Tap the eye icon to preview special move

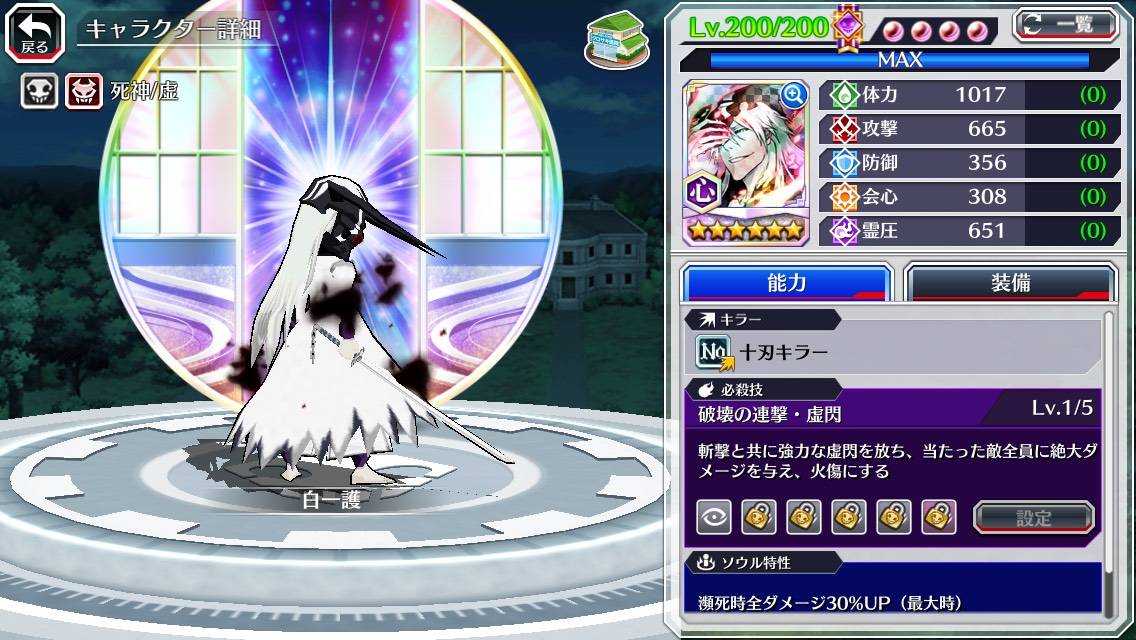[713, 517]
